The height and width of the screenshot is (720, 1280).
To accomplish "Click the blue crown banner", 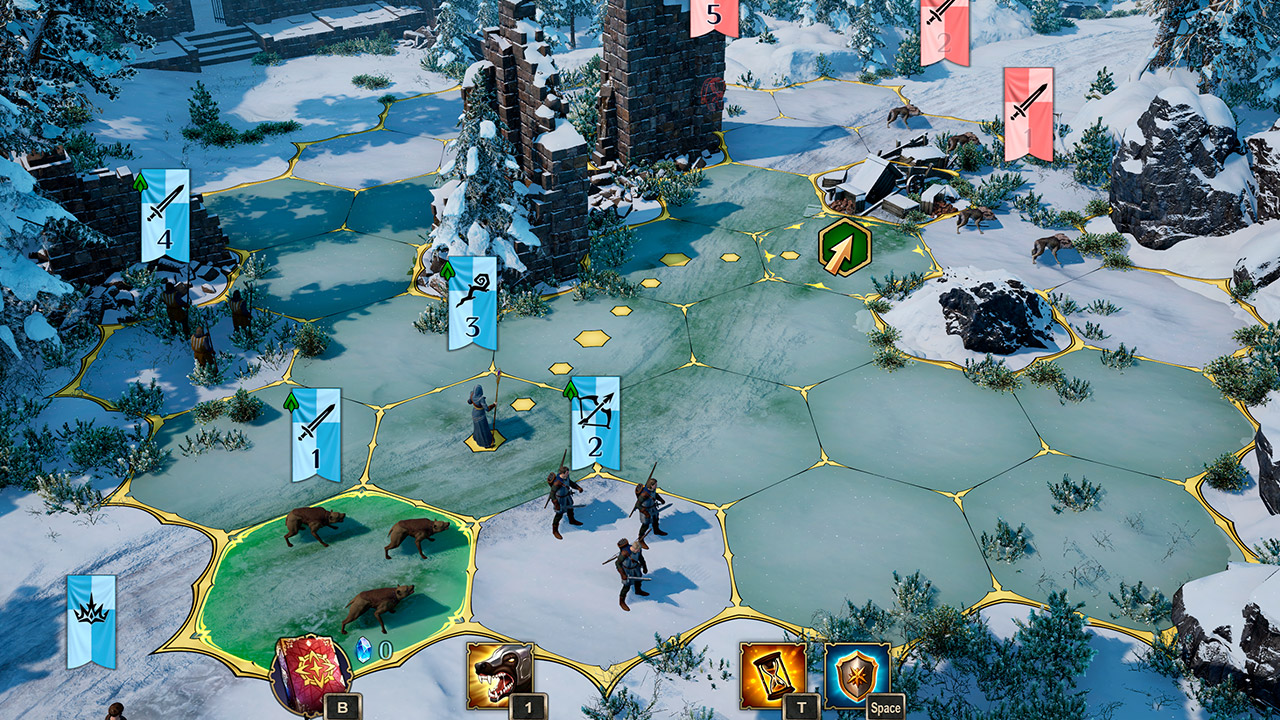I will click(x=91, y=620).
